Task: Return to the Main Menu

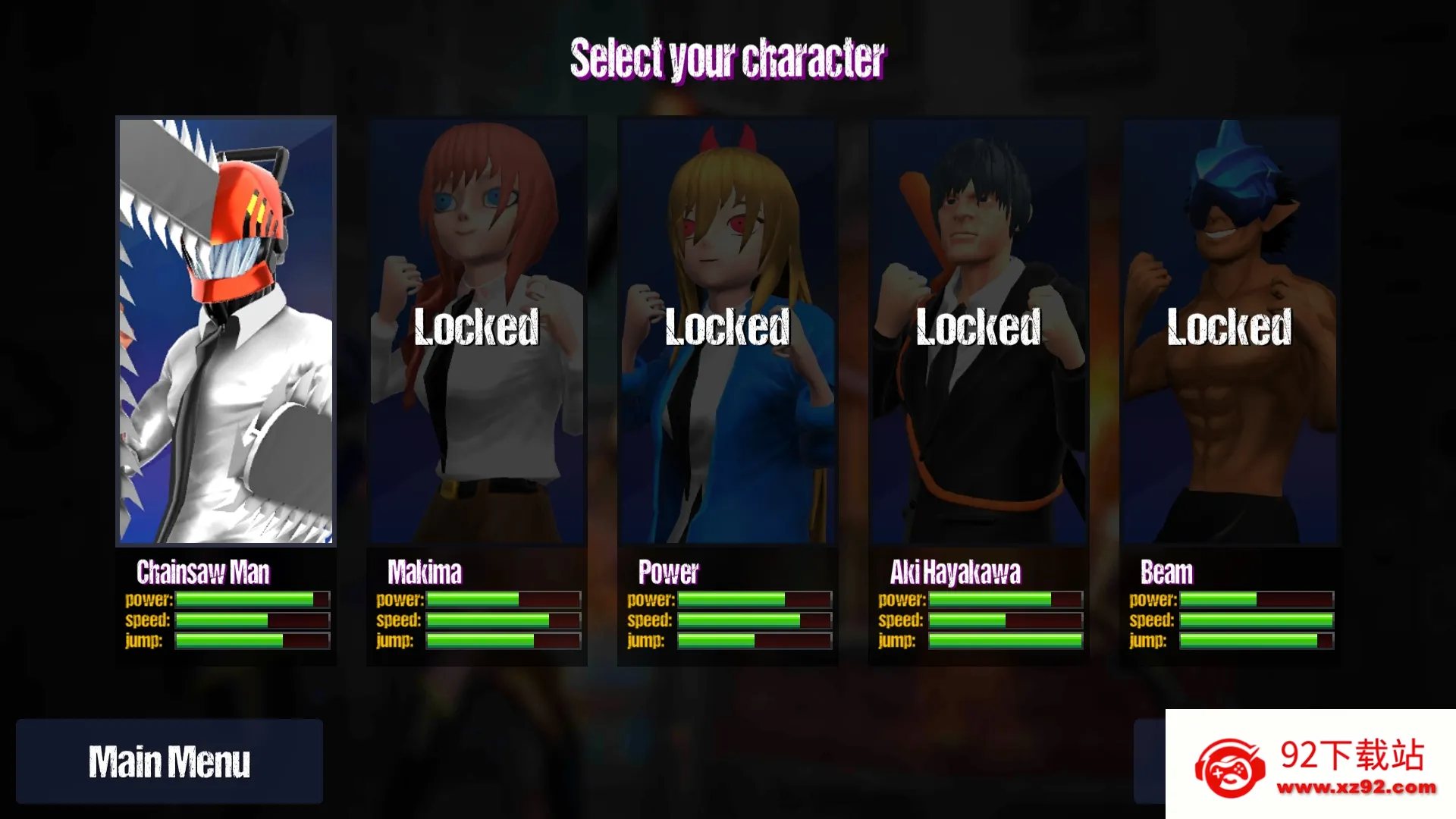Action: 169,761
